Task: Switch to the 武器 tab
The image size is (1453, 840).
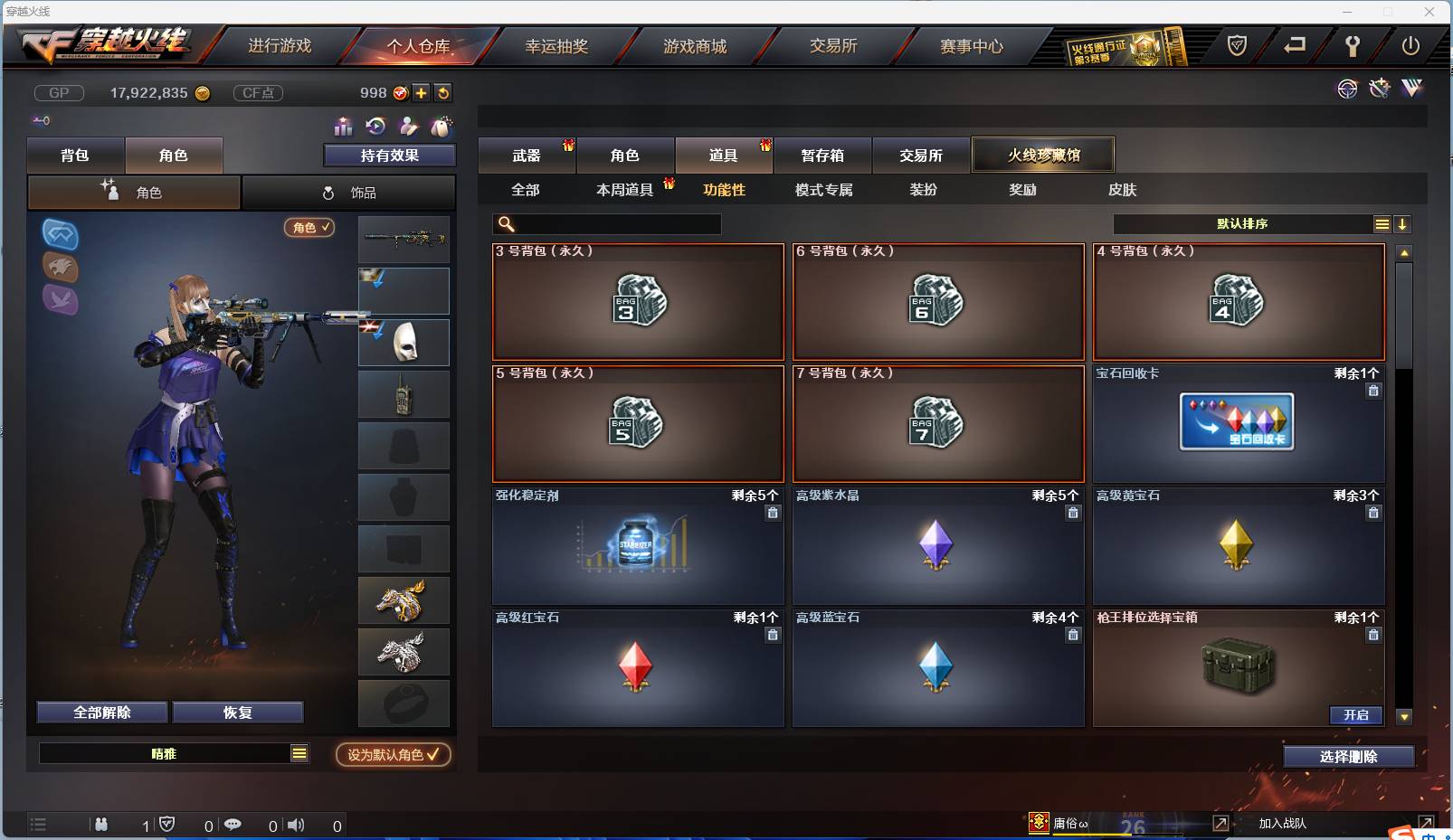Action: click(x=527, y=155)
